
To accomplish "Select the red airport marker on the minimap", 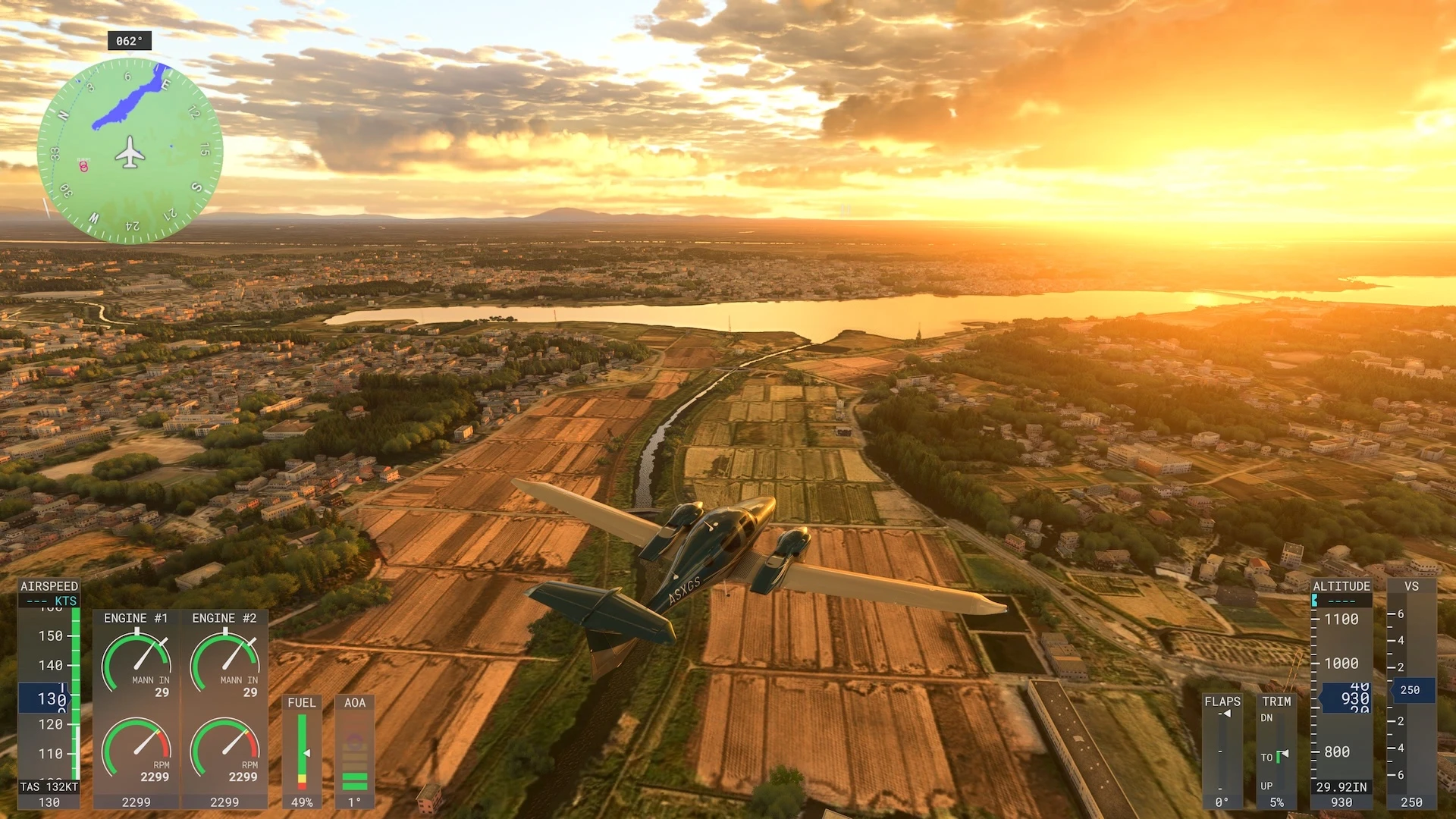I will (x=83, y=166).
